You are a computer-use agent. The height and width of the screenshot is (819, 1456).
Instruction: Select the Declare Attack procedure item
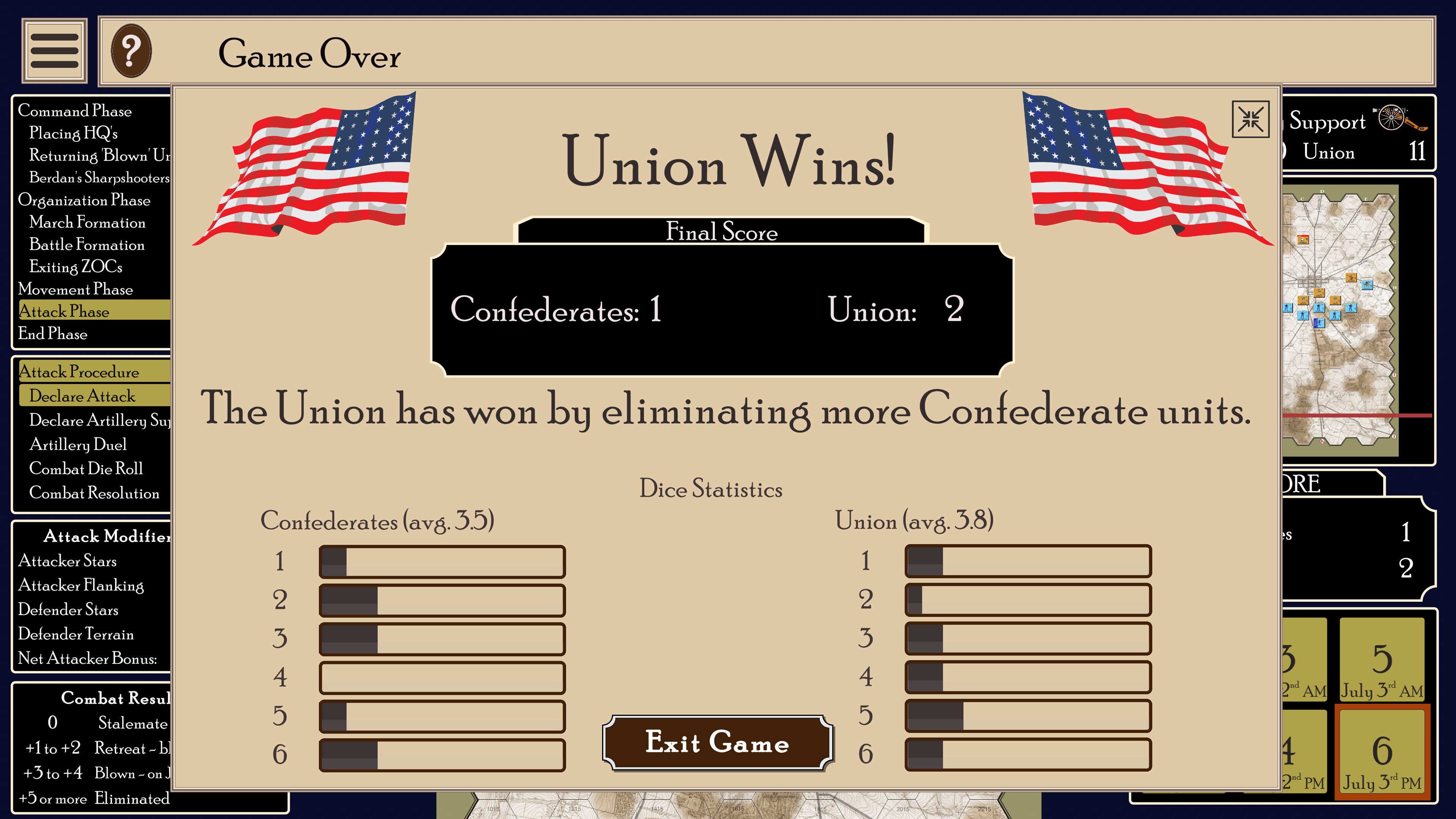[x=83, y=396]
